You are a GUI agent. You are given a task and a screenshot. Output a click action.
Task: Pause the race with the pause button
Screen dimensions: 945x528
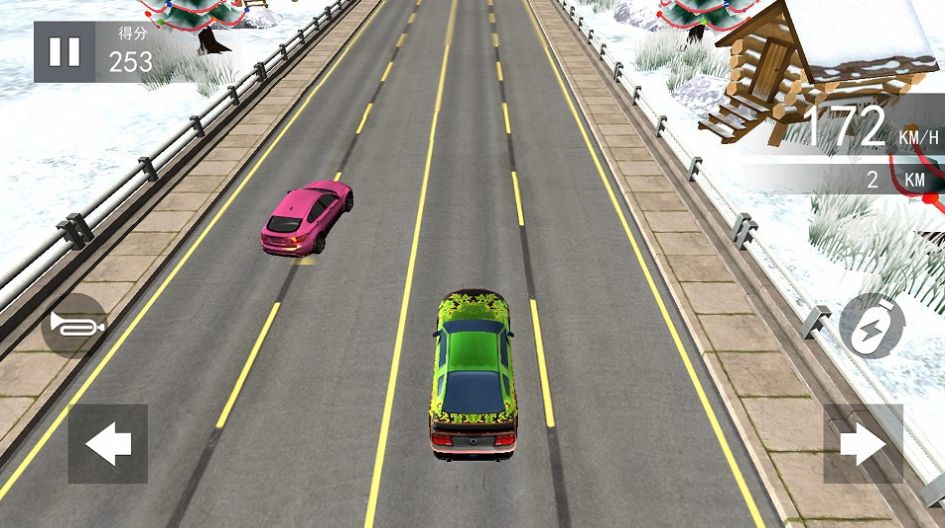(65, 52)
